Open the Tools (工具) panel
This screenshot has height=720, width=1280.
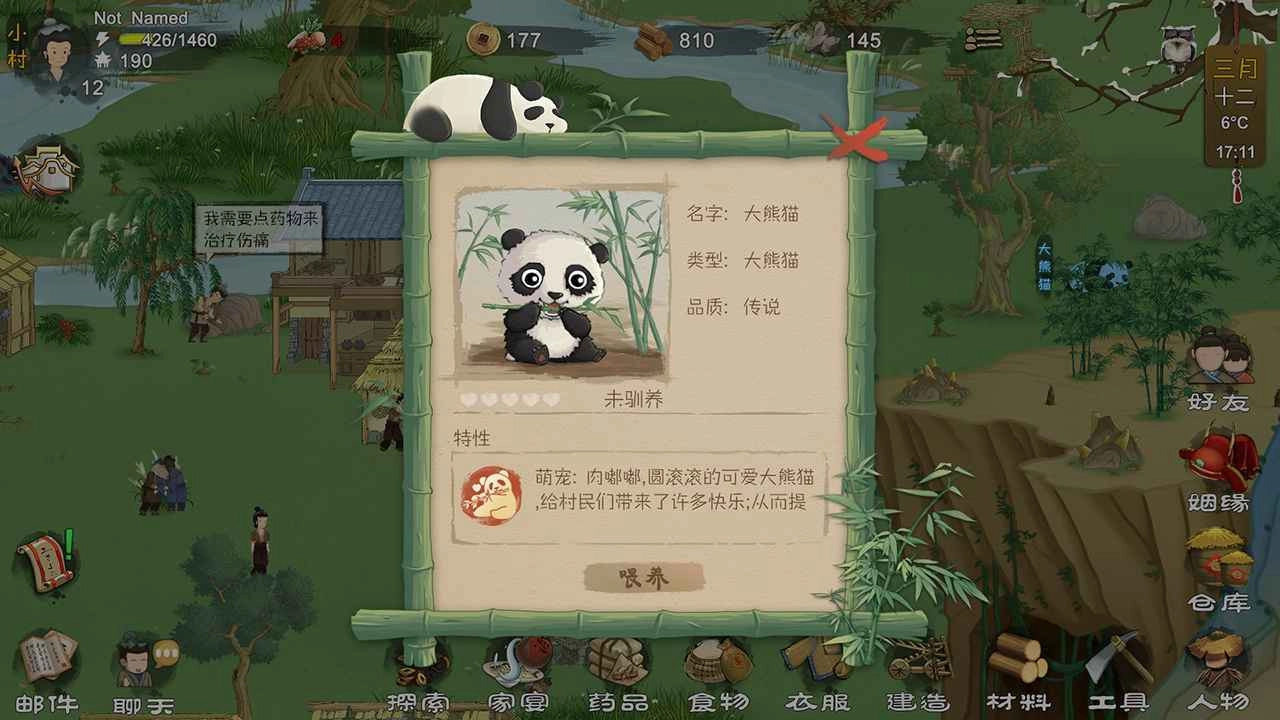click(1115, 680)
